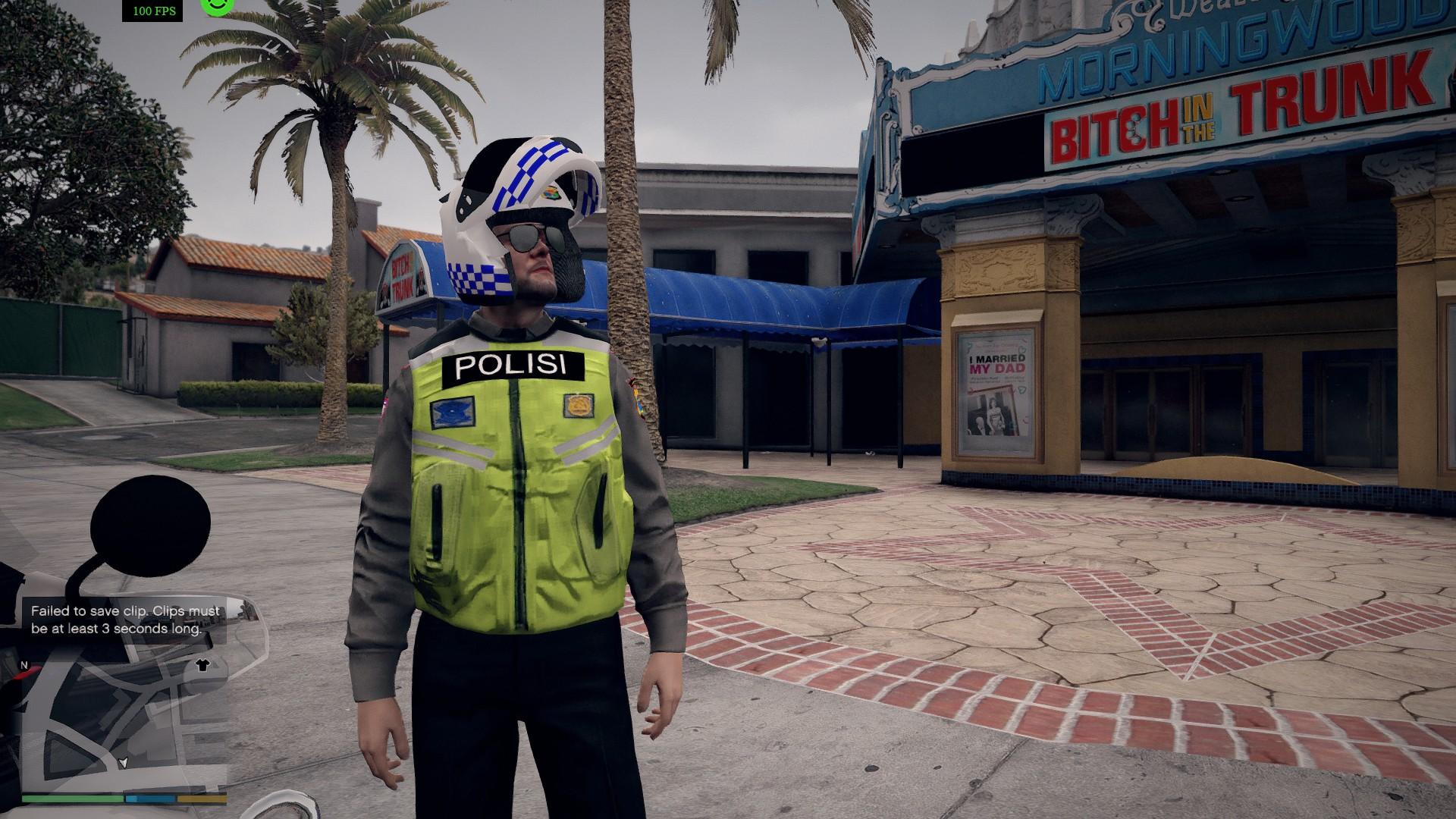Click the green smiley status icon

(x=217, y=8)
